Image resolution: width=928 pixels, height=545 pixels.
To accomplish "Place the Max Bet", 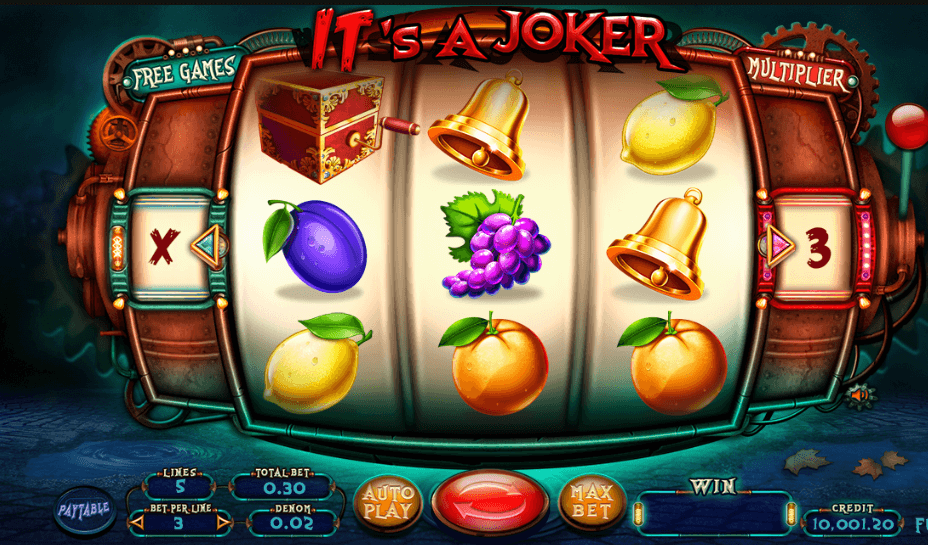I will (x=591, y=503).
